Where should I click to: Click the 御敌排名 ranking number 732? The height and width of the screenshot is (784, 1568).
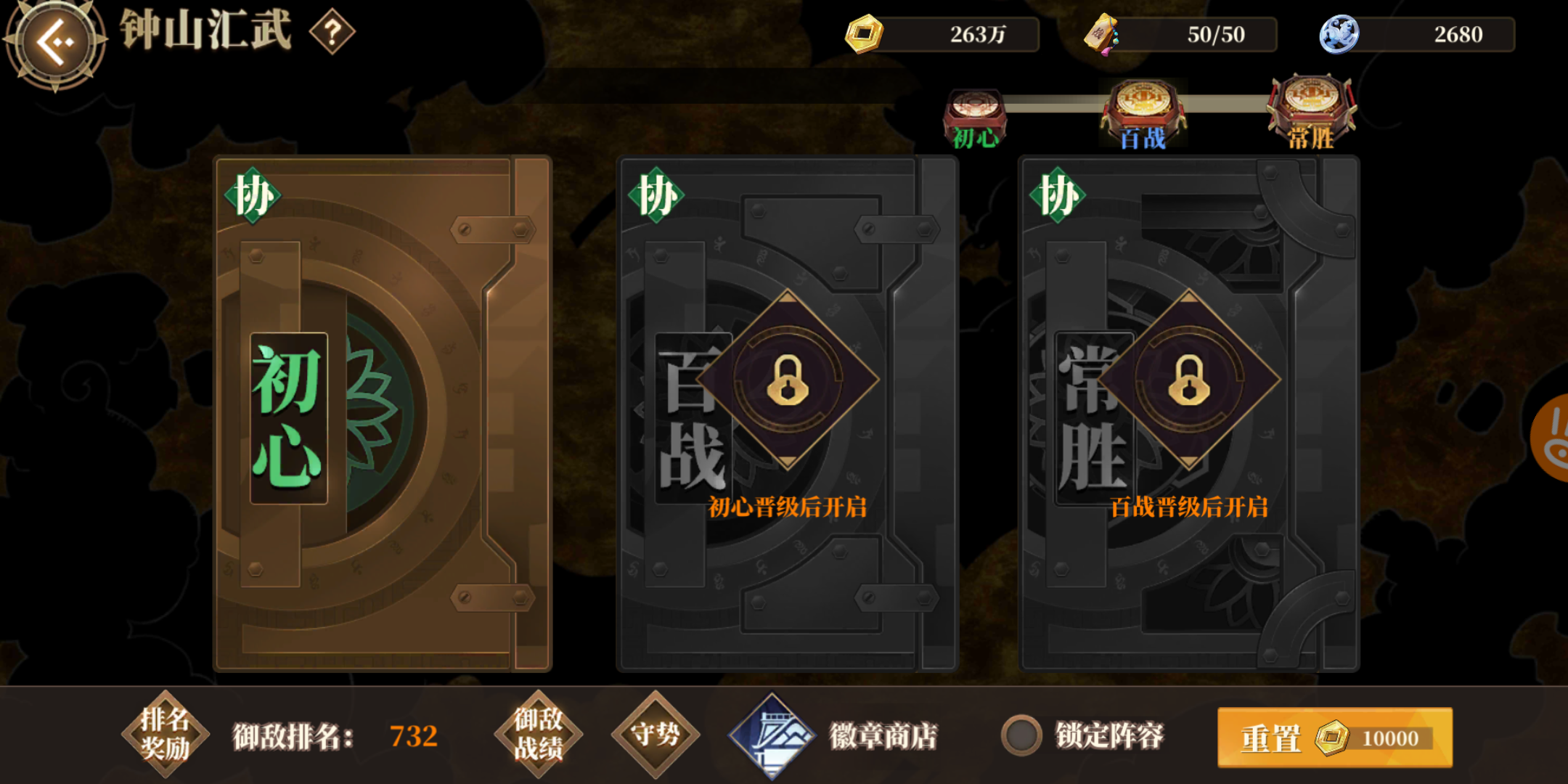click(416, 735)
